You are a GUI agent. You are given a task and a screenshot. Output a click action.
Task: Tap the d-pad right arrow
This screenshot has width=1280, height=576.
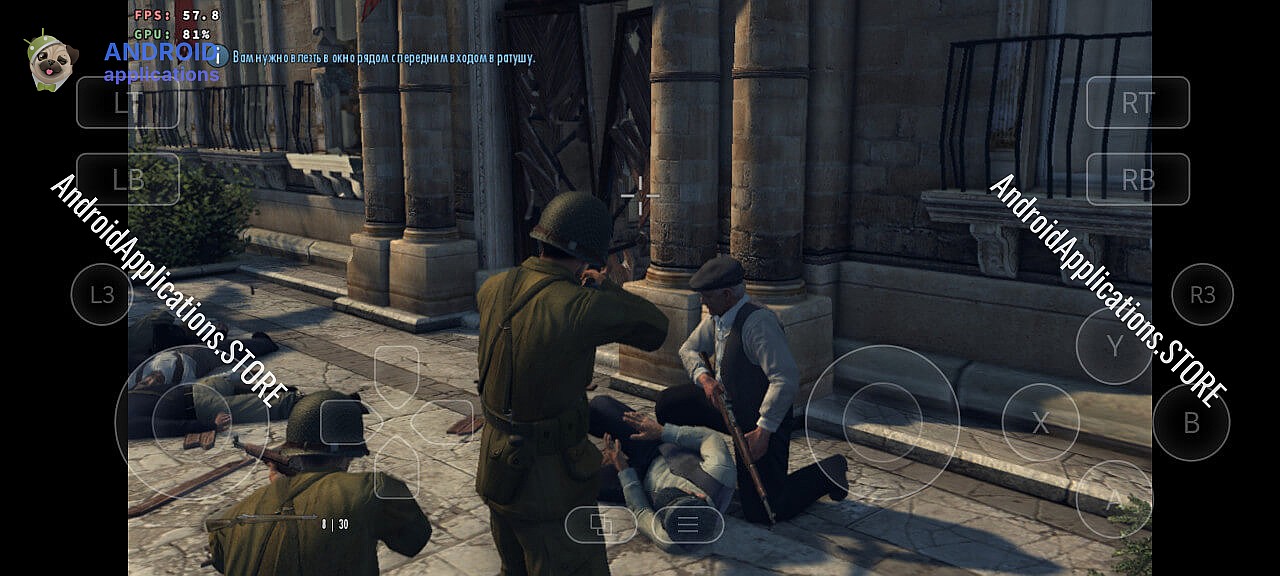(445, 422)
